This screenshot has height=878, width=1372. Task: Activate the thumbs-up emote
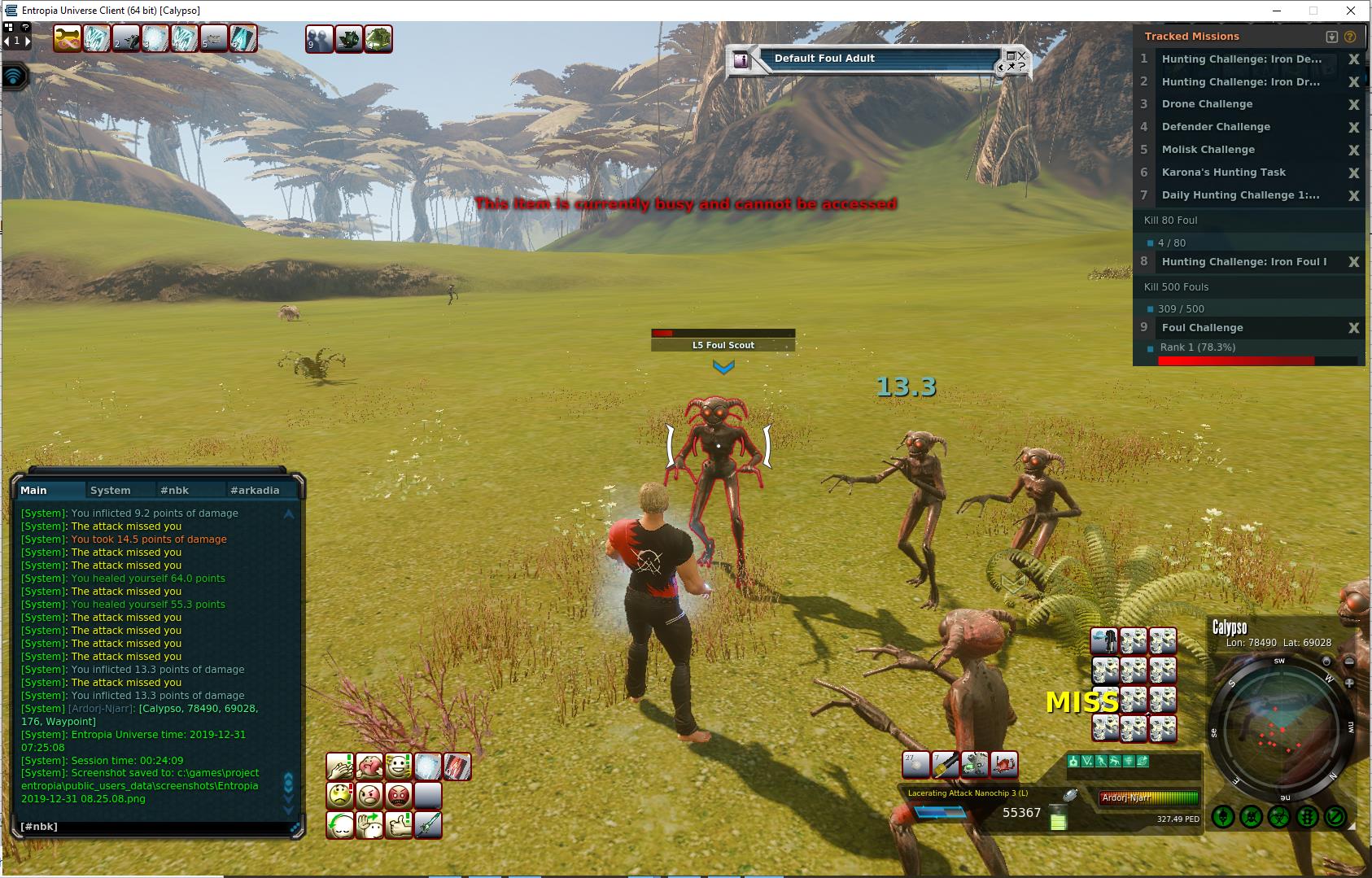[x=398, y=825]
